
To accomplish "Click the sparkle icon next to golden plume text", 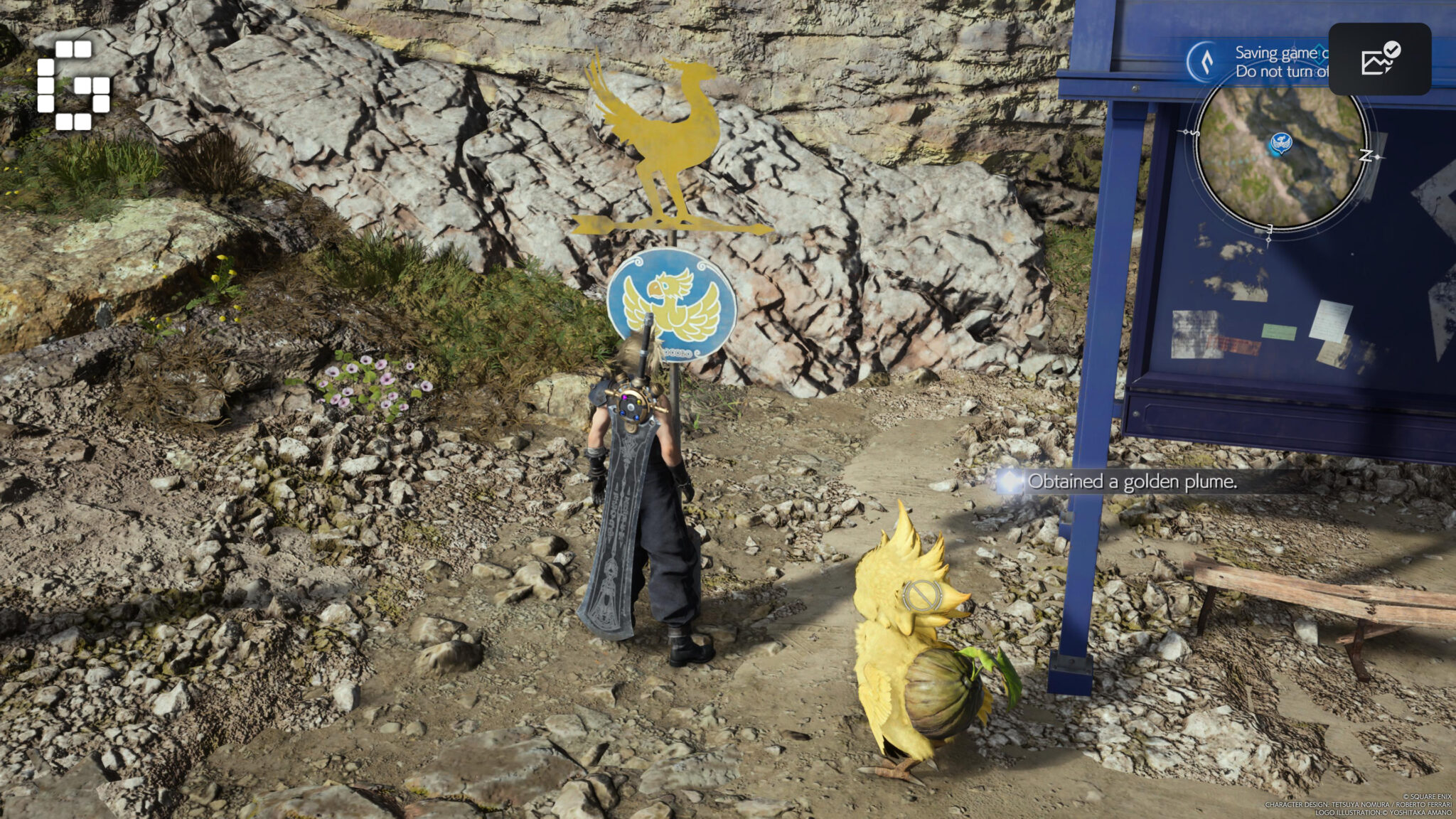I will [x=1010, y=483].
